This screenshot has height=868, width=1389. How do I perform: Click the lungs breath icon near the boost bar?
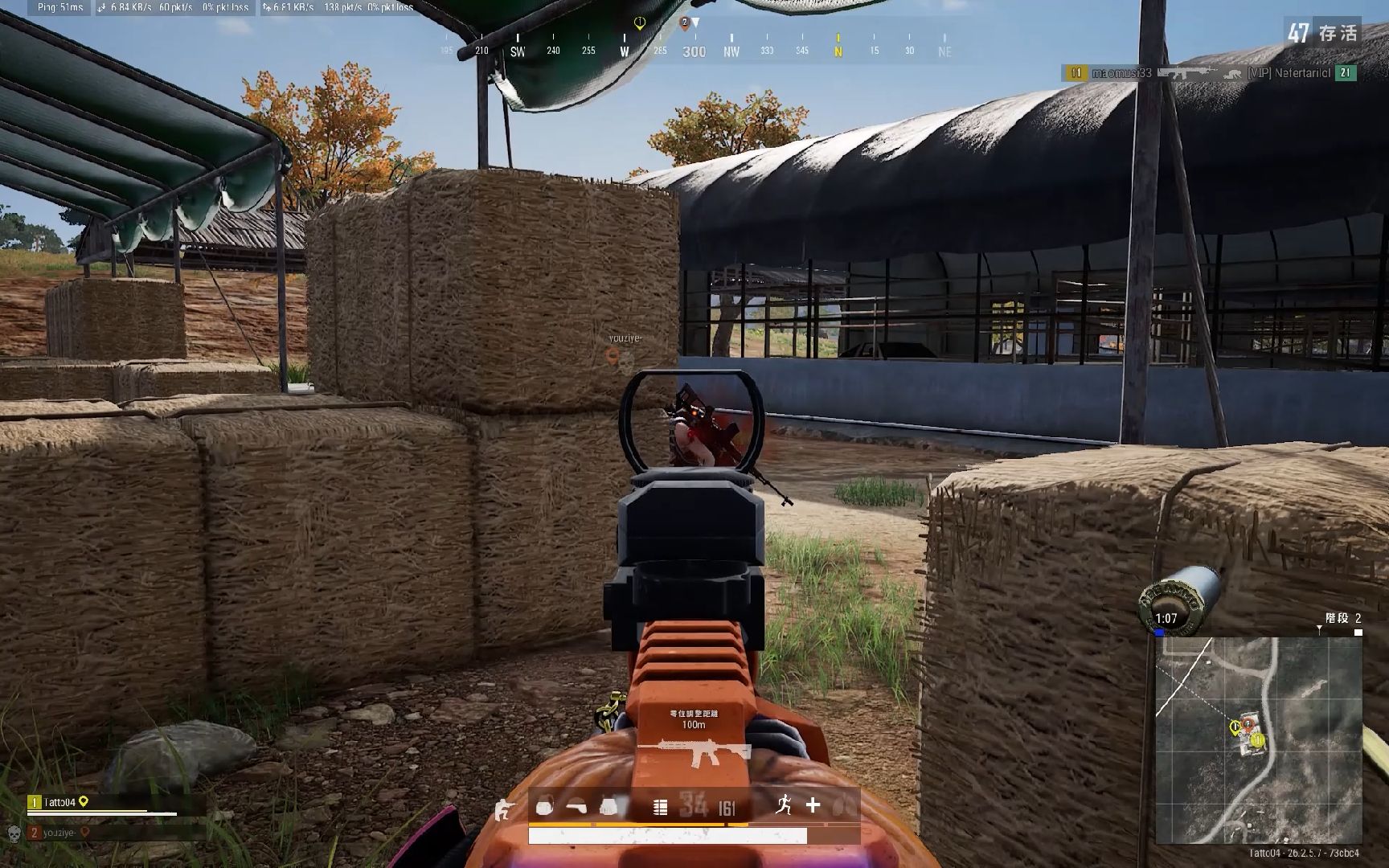point(841,805)
